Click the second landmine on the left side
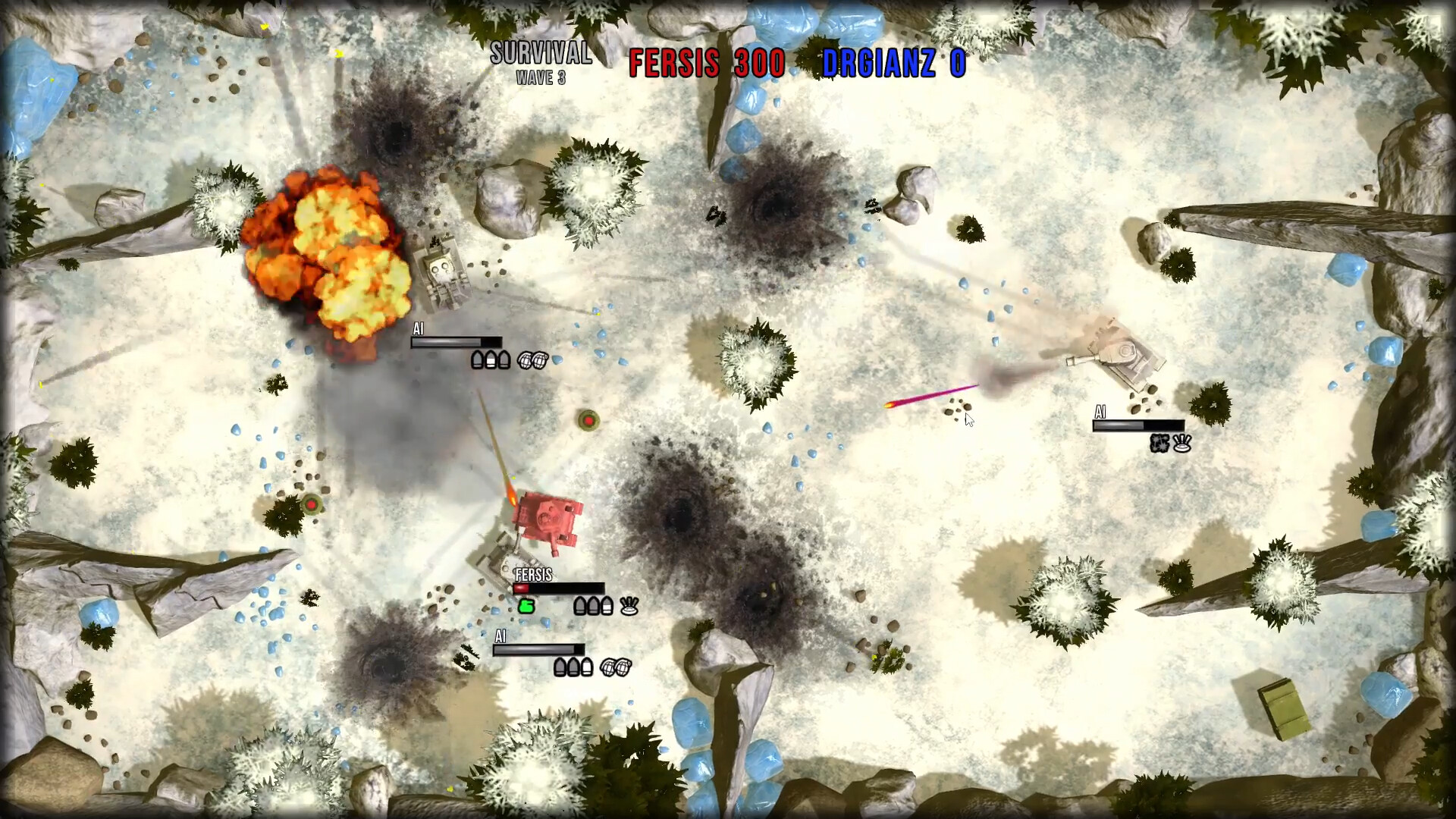 pos(311,503)
